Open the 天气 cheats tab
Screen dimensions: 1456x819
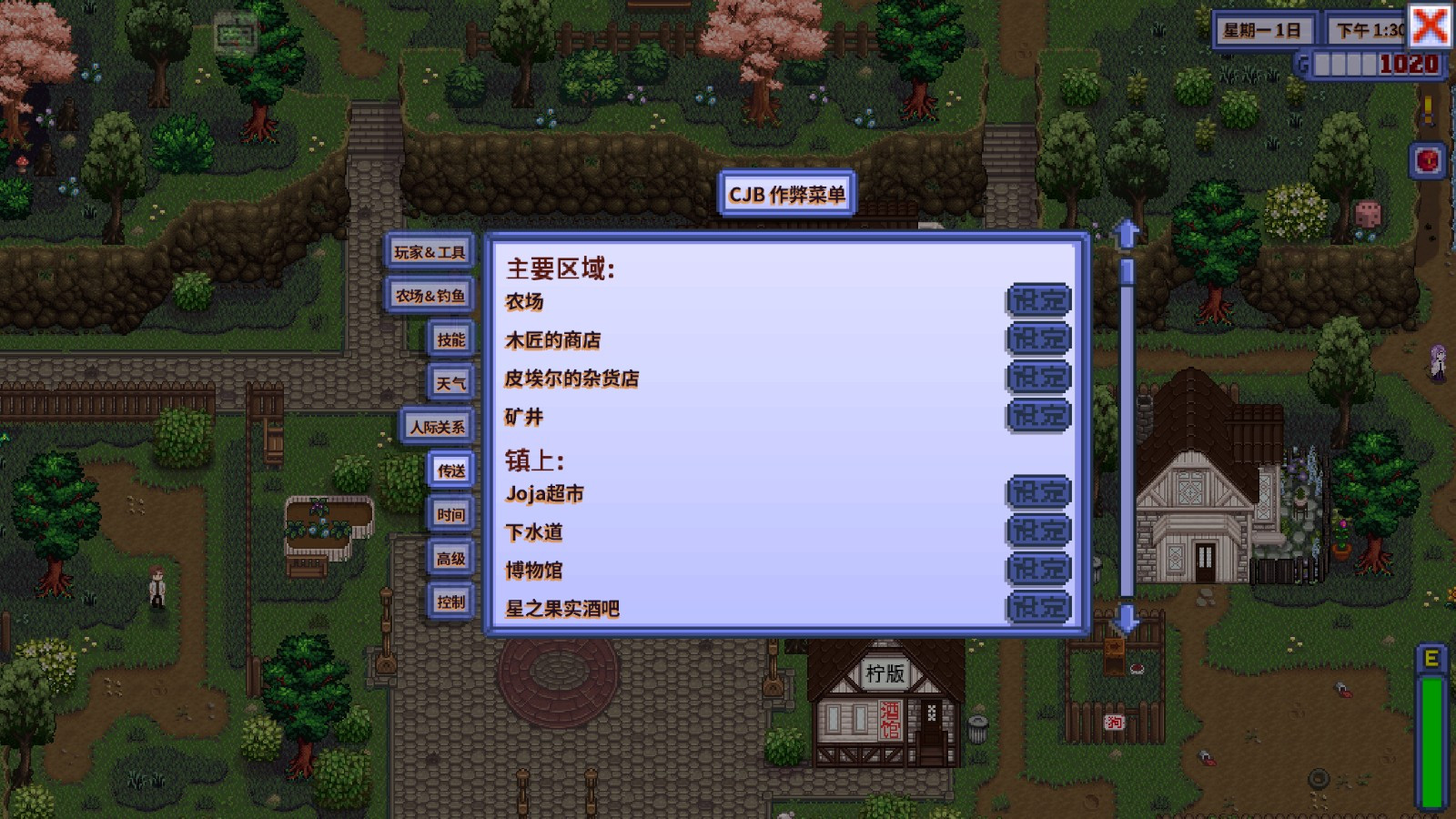pos(450,382)
